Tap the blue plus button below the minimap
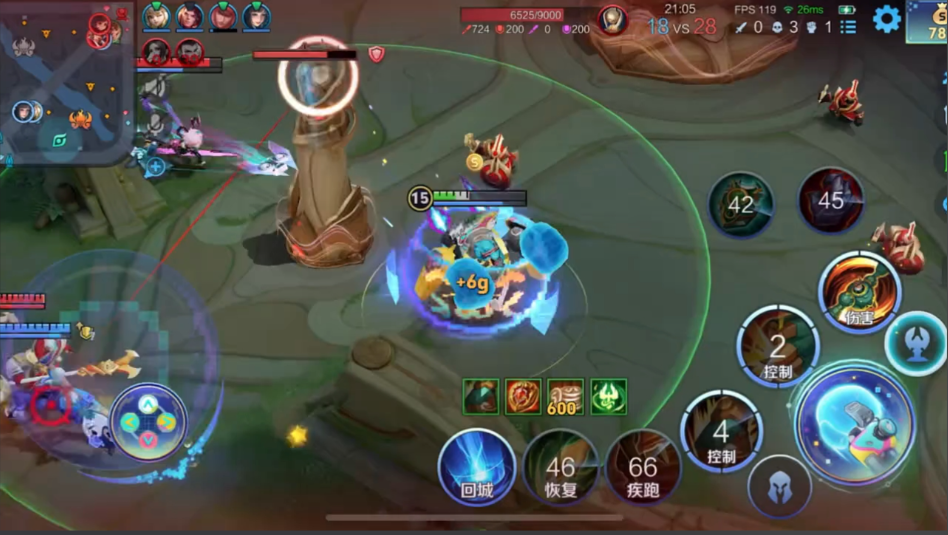Viewport: 948px width, 535px height. click(x=155, y=166)
